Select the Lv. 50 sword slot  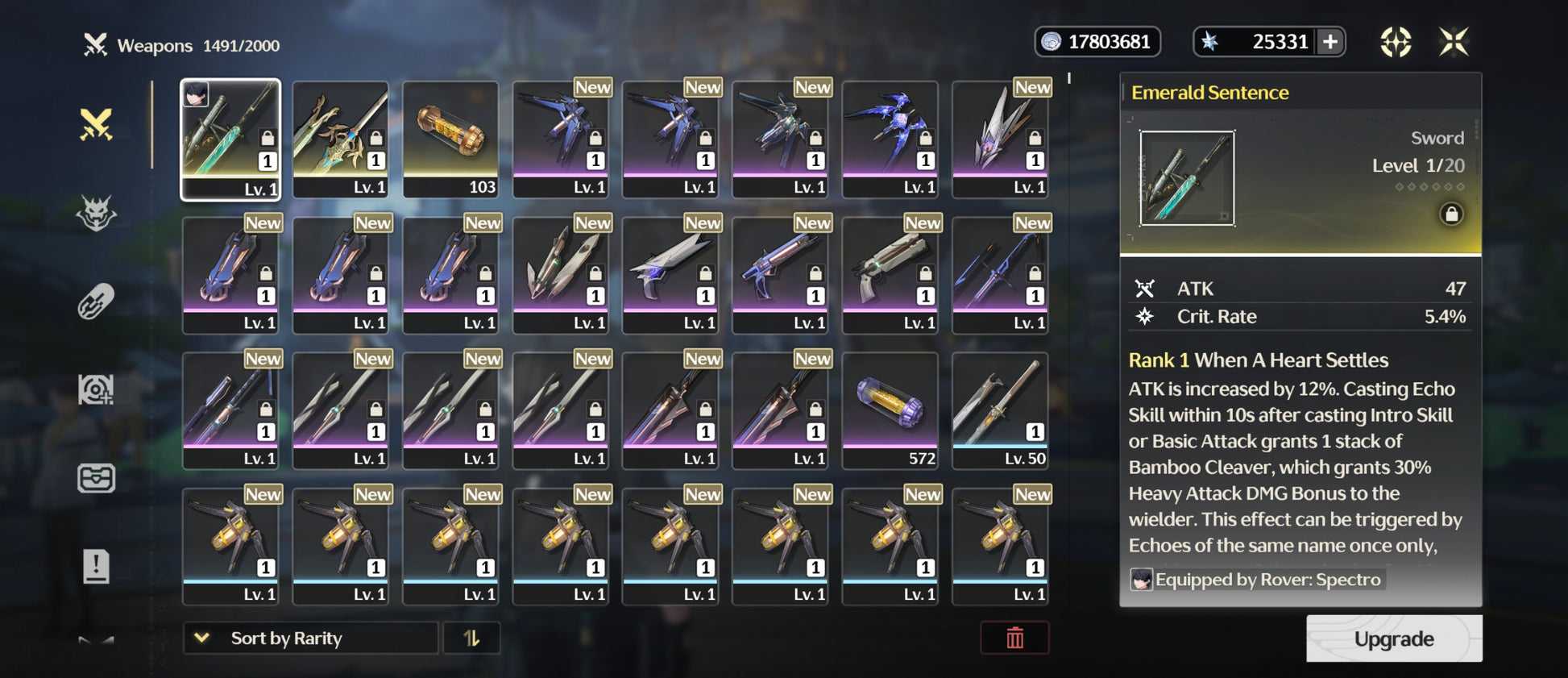[1000, 410]
